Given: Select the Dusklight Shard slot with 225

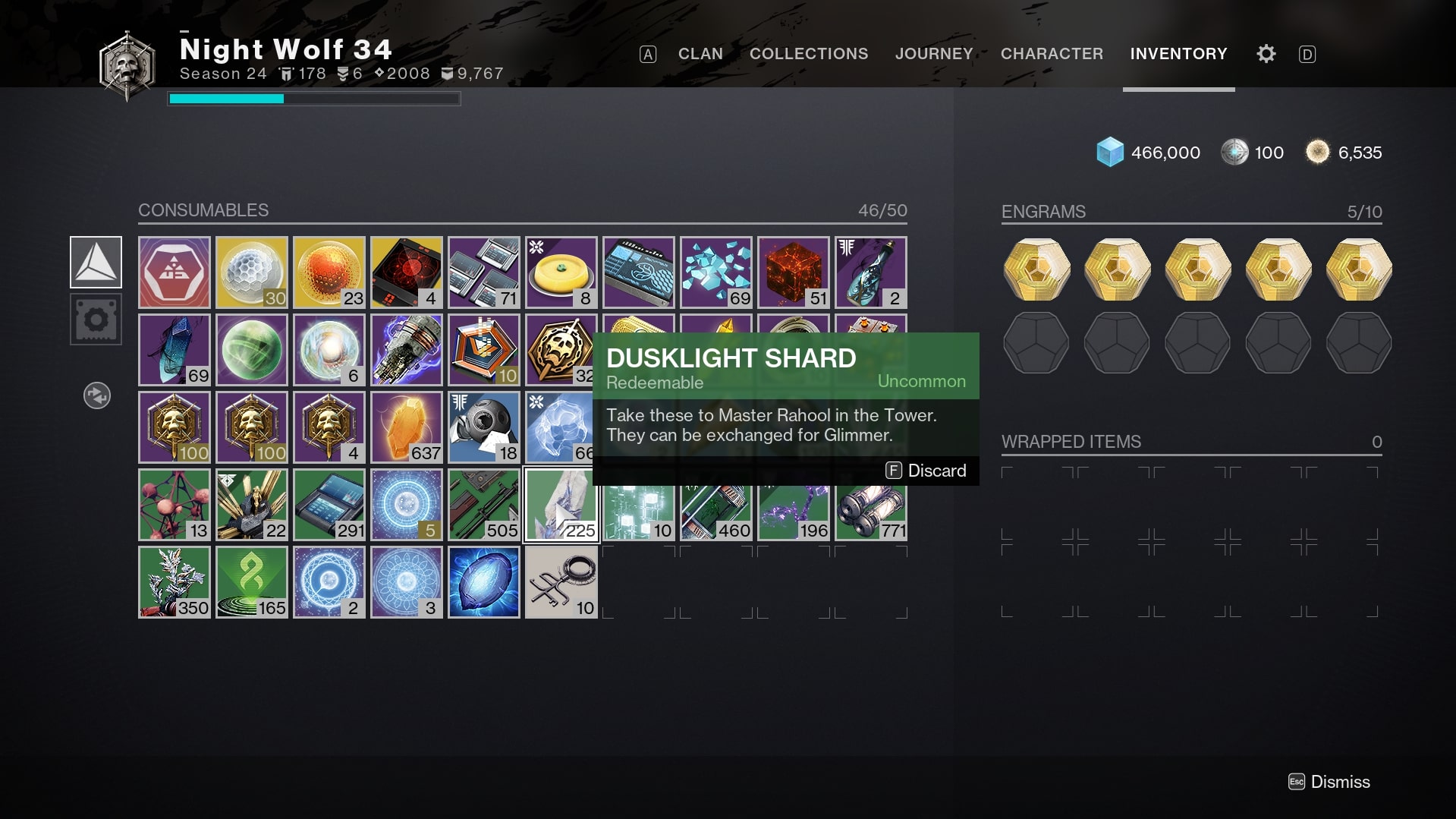Looking at the screenshot, I should (561, 505).
